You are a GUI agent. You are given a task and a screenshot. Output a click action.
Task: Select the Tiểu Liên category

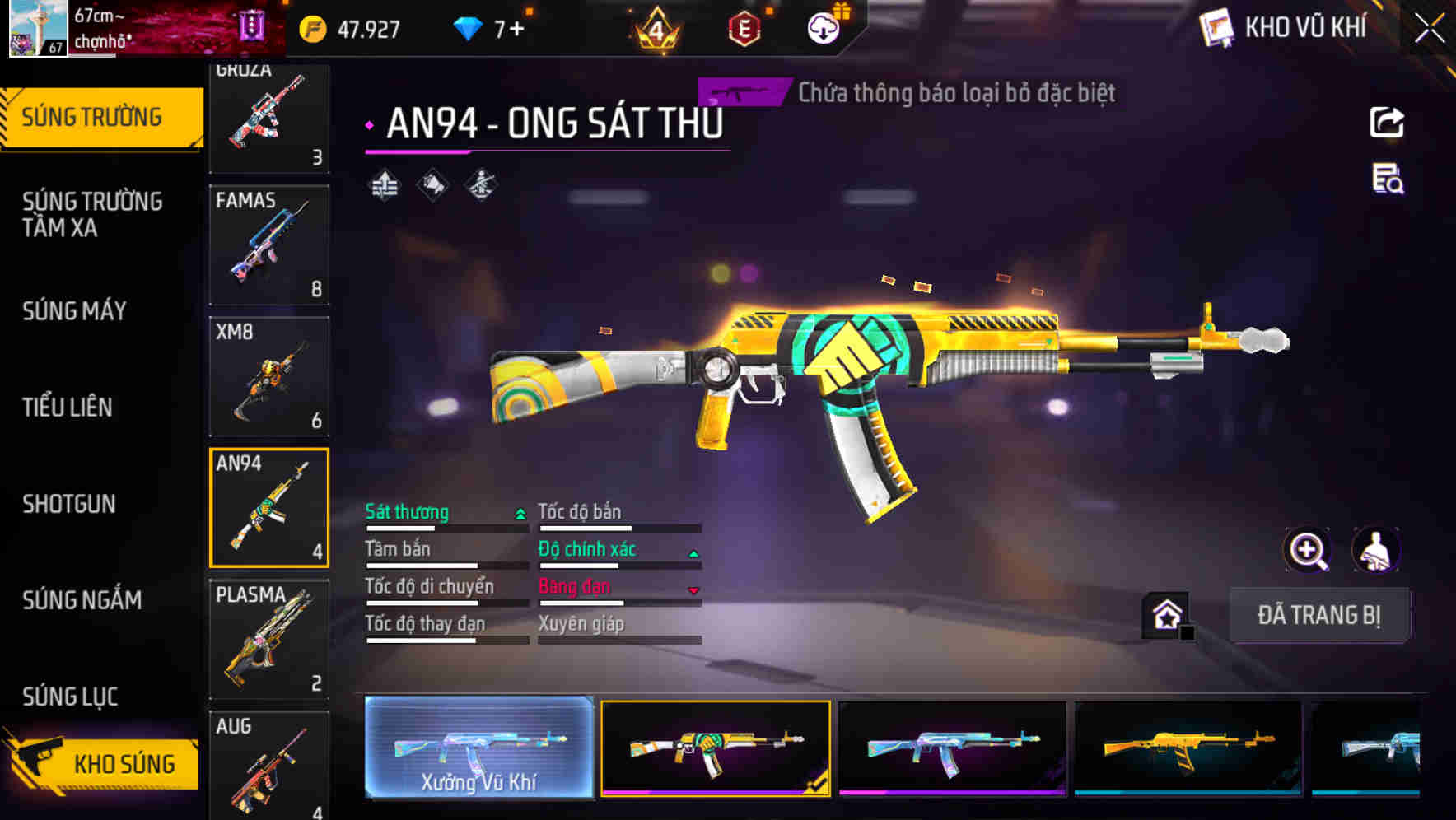(x=68, y=408)
